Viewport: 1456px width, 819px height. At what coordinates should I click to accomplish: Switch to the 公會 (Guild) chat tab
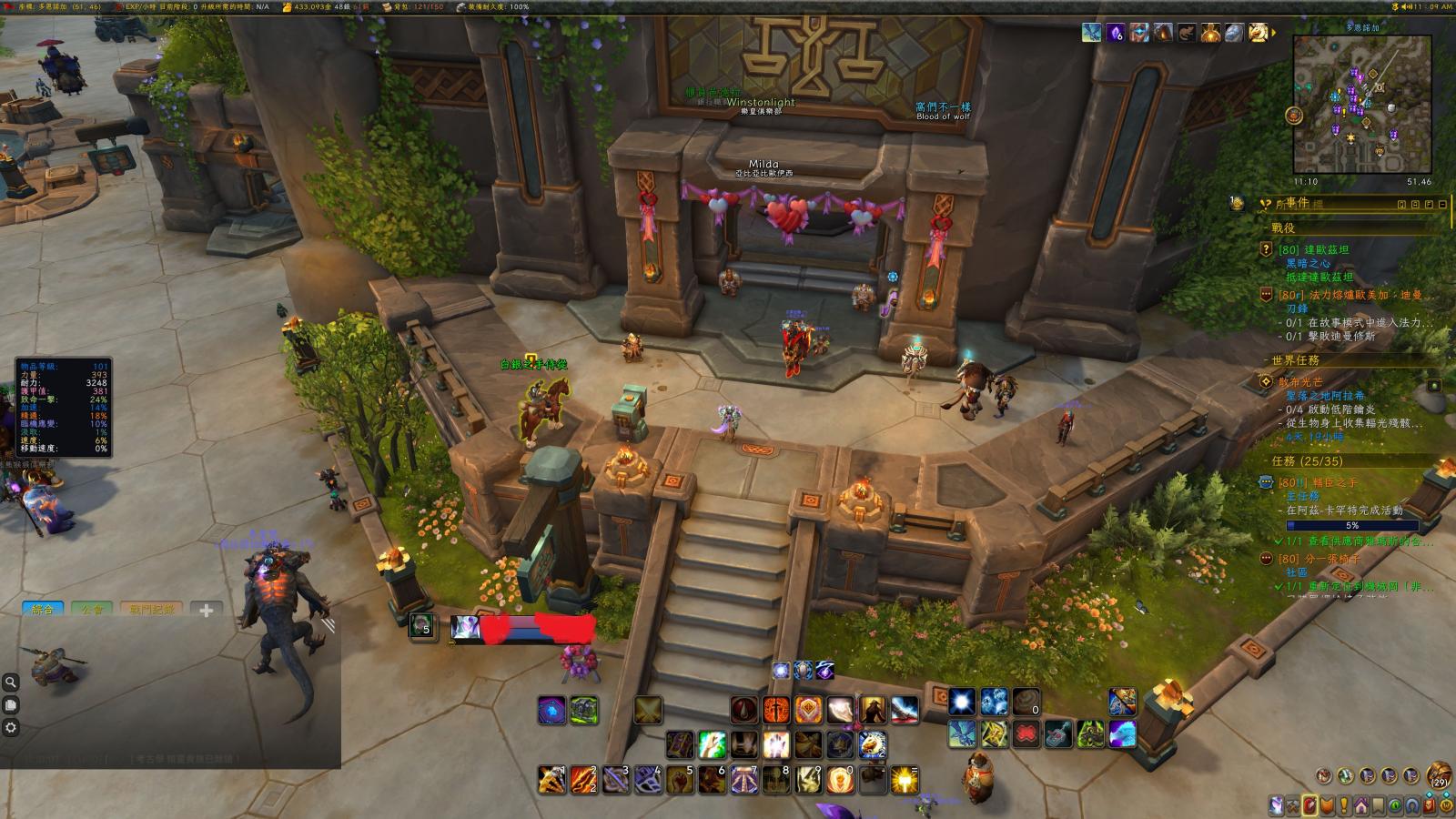click(x=92, y=610)
